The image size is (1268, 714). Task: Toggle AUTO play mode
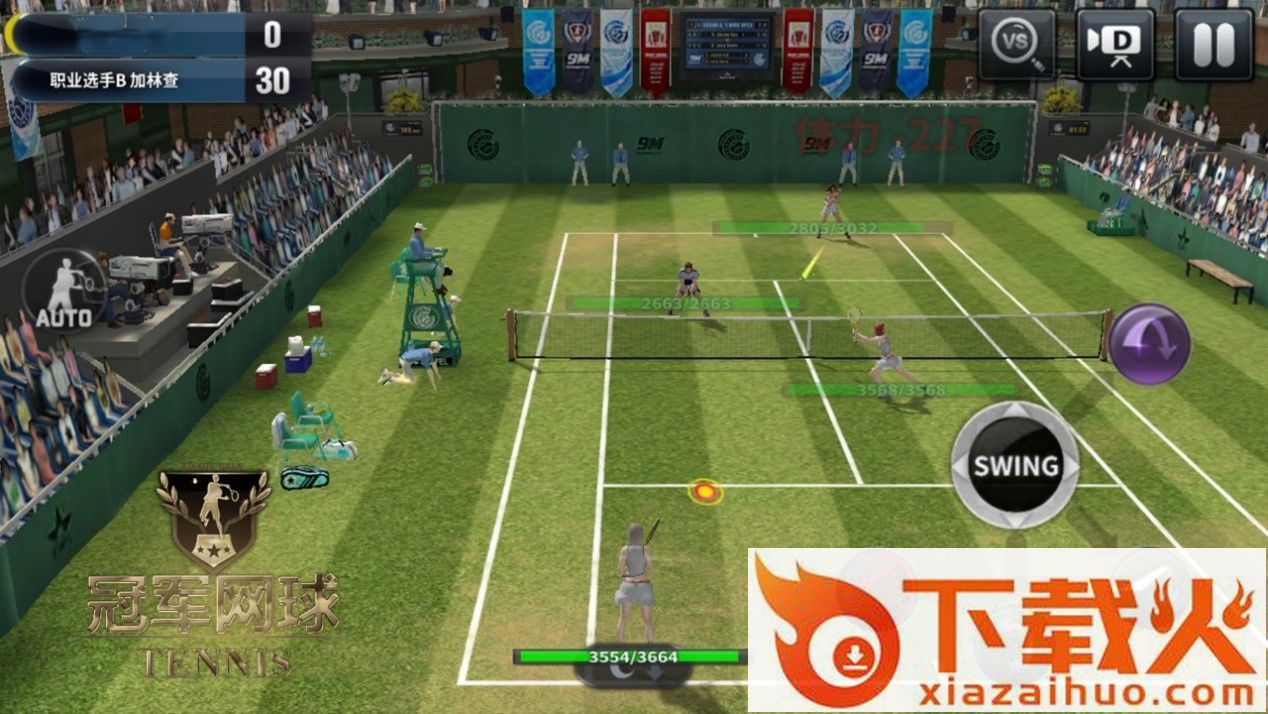pyautogui.click(x=65, y=291)
